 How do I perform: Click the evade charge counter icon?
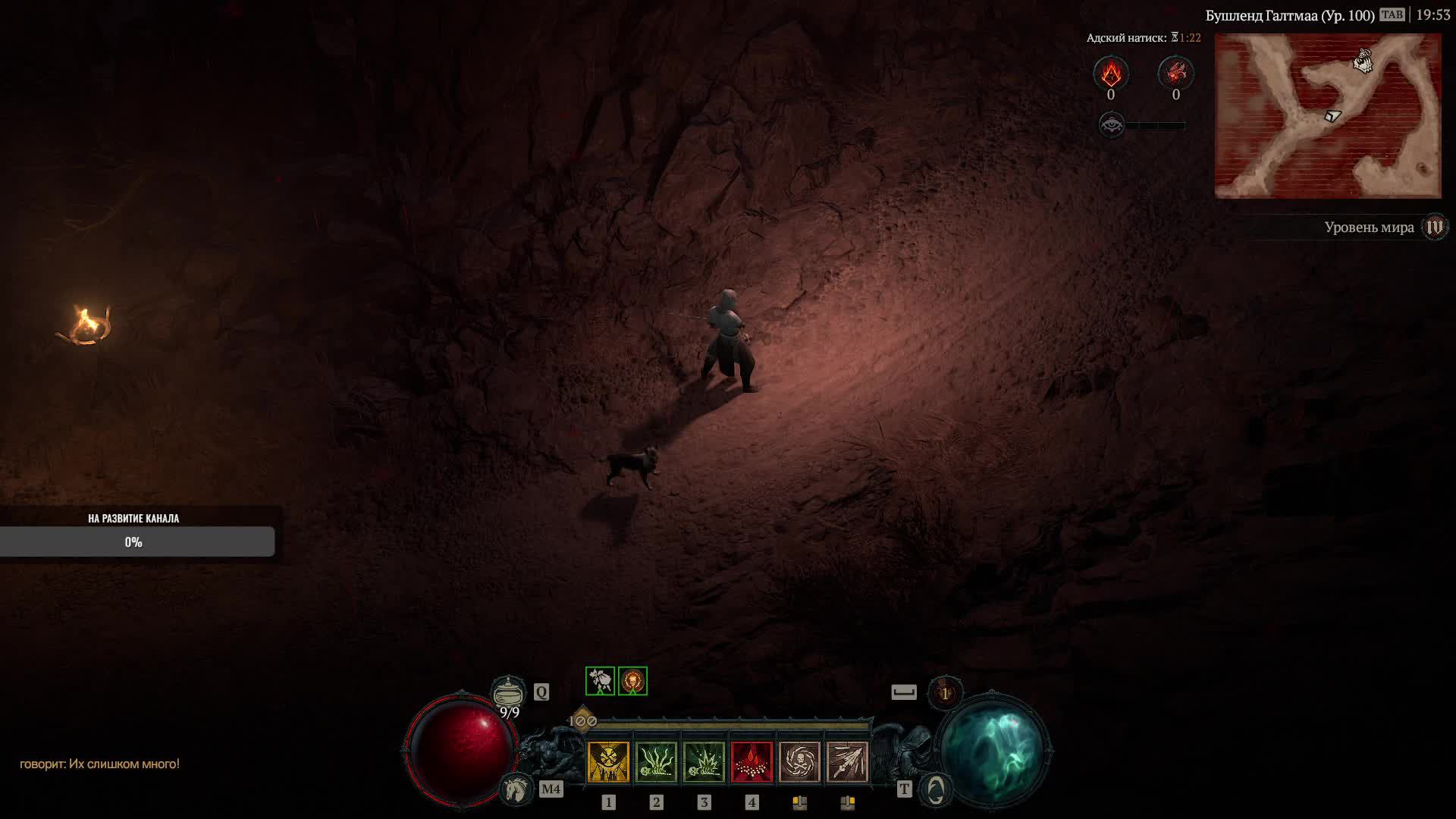click(x=945, y=692)
